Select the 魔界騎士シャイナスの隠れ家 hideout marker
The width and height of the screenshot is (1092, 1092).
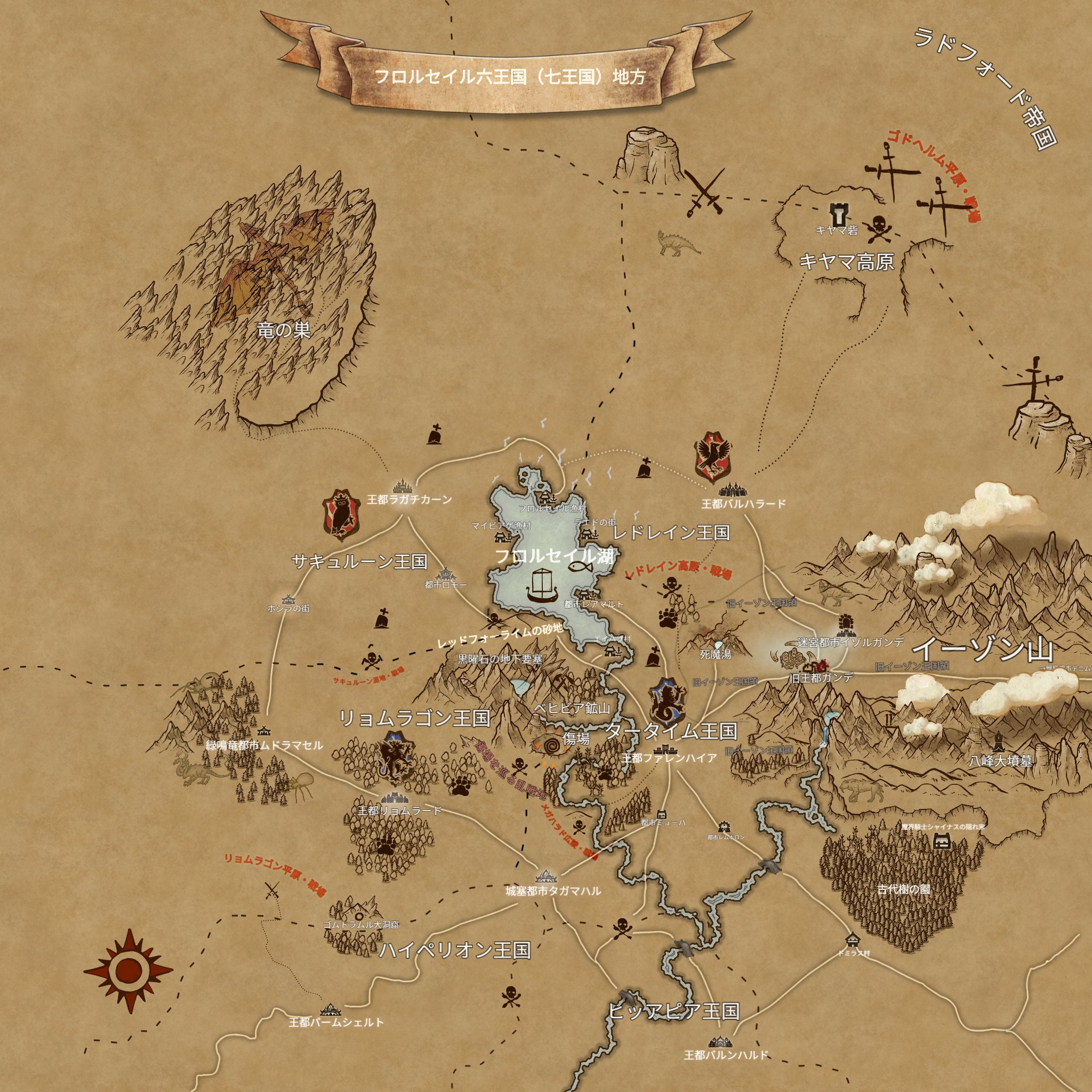pos(942,841)
